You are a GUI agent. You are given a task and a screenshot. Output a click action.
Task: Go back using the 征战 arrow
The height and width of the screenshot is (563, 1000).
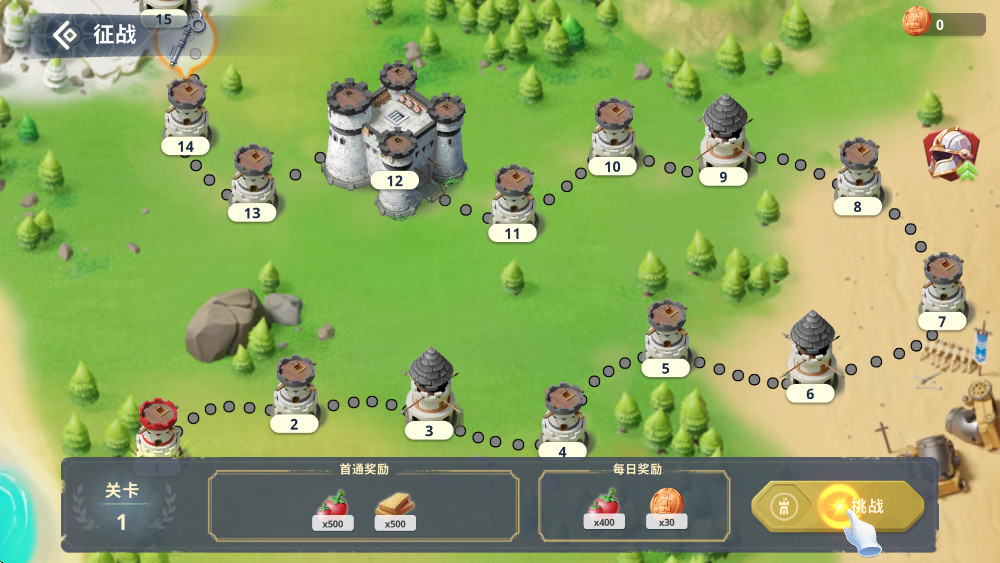66,35
